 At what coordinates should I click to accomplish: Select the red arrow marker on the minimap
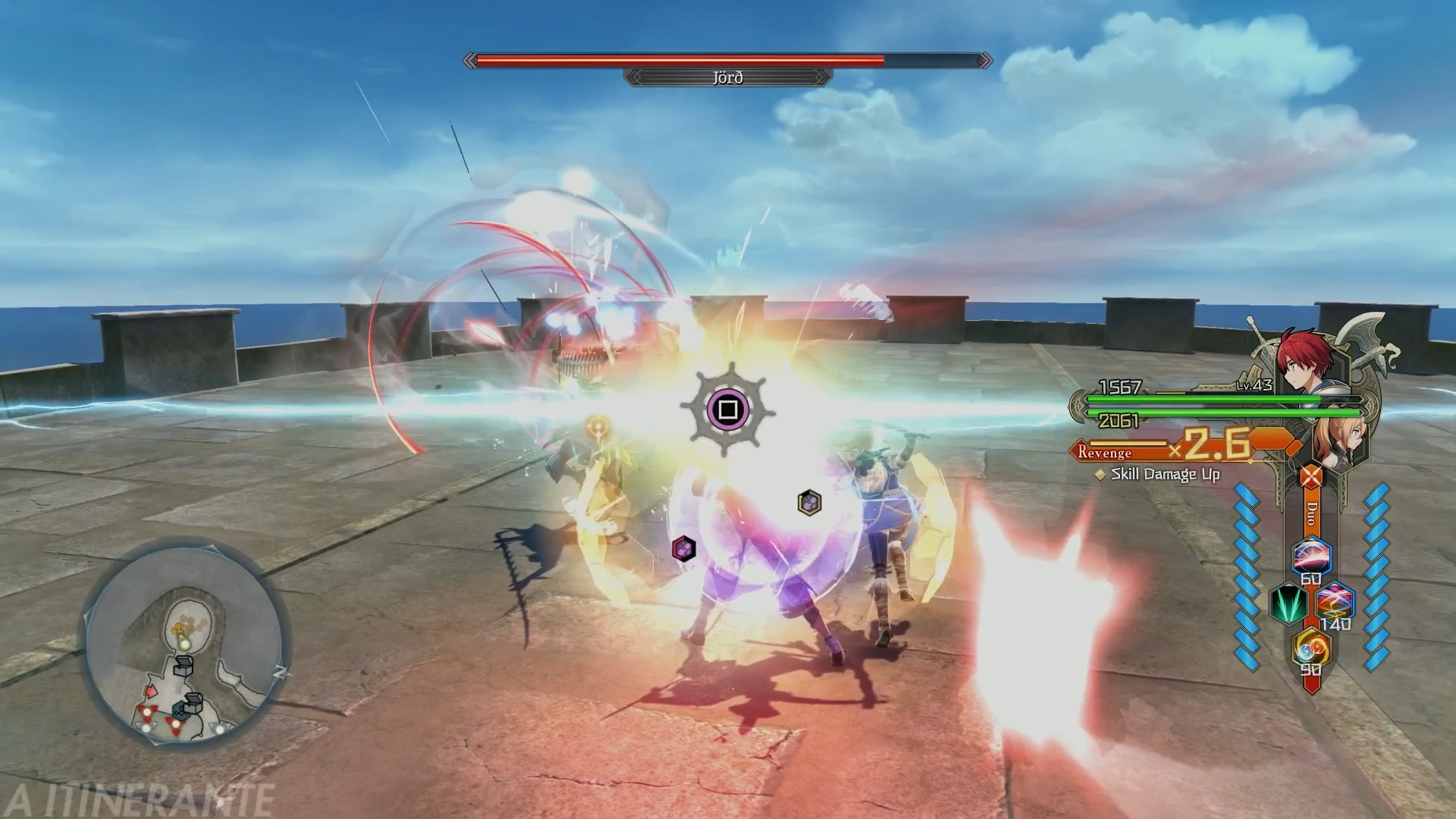(x=150, y=691)
